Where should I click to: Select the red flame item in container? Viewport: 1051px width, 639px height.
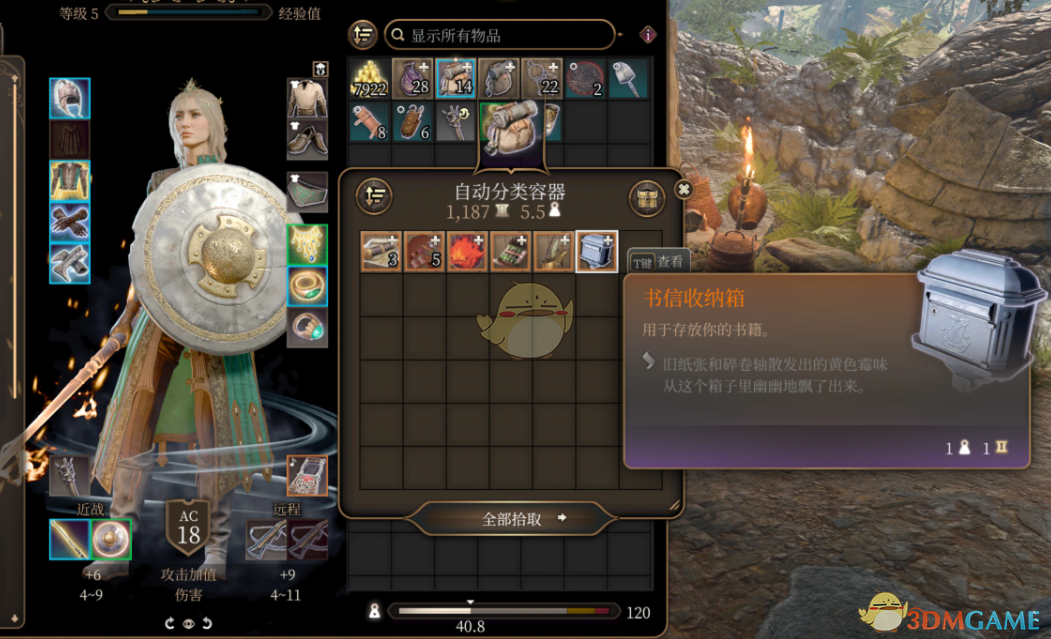[467, 252]
